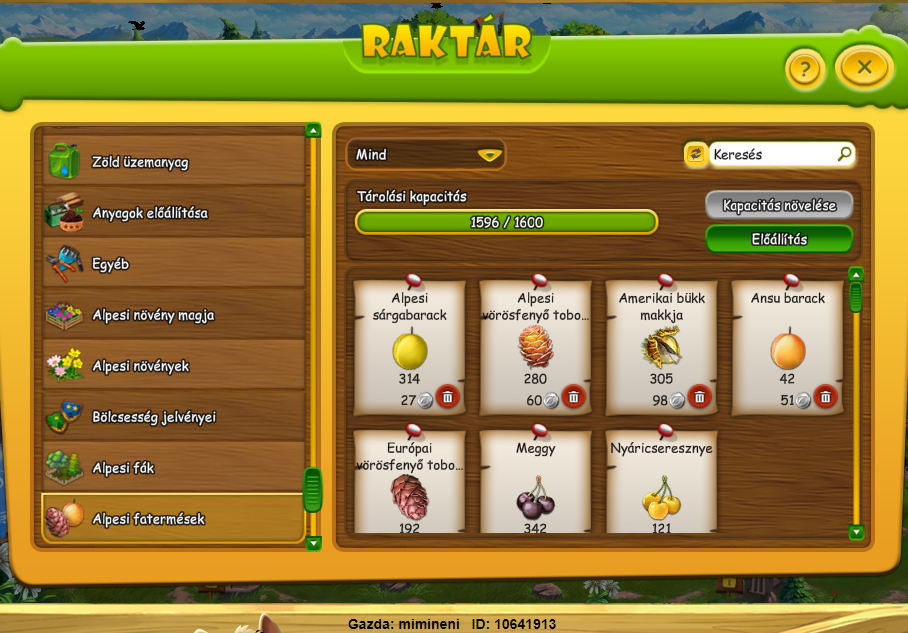Select the Amerikai bükk makkja card
908x633 pixels.
pos(661,345)
